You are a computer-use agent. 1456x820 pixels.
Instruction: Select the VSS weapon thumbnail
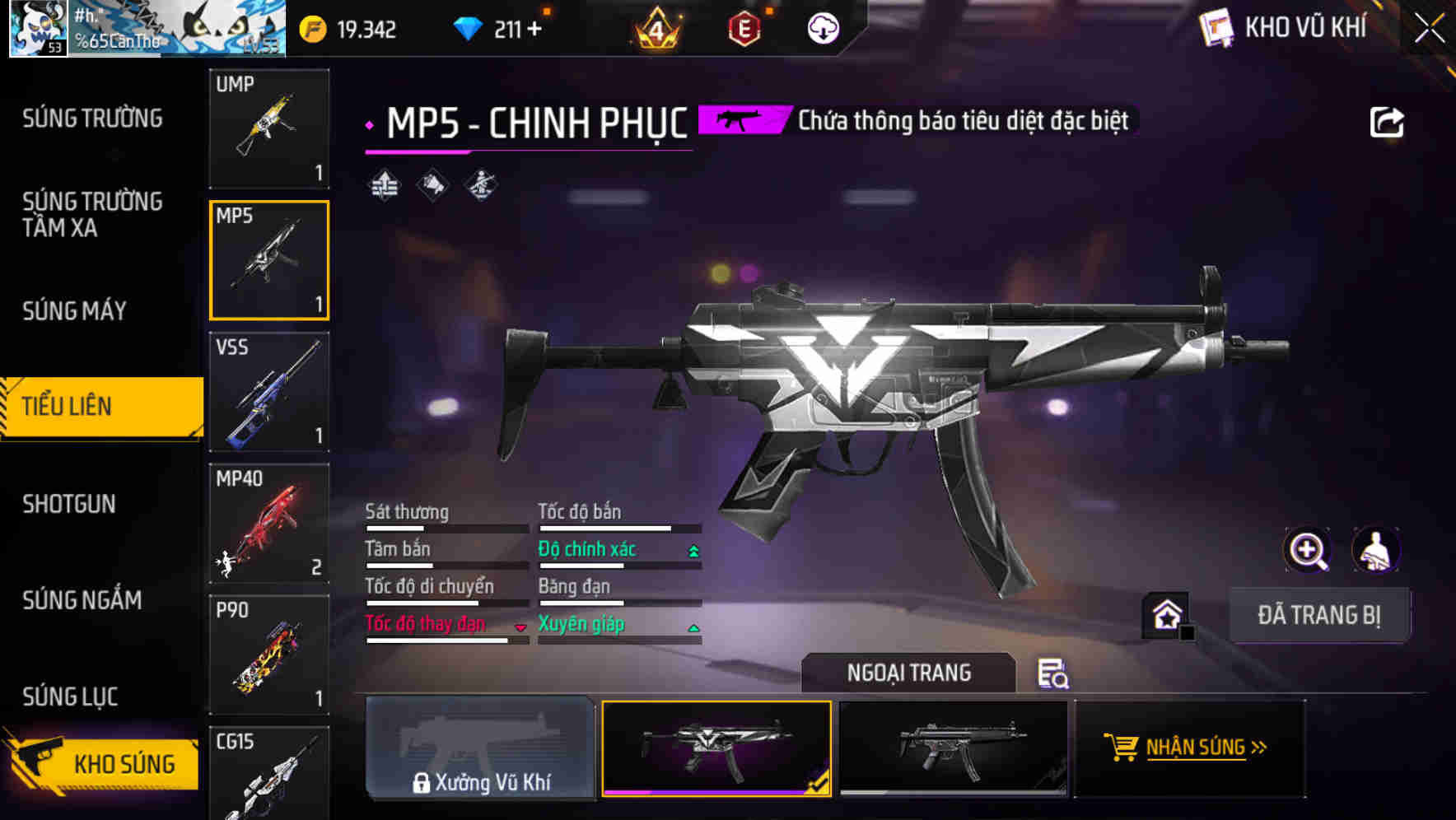268,393
